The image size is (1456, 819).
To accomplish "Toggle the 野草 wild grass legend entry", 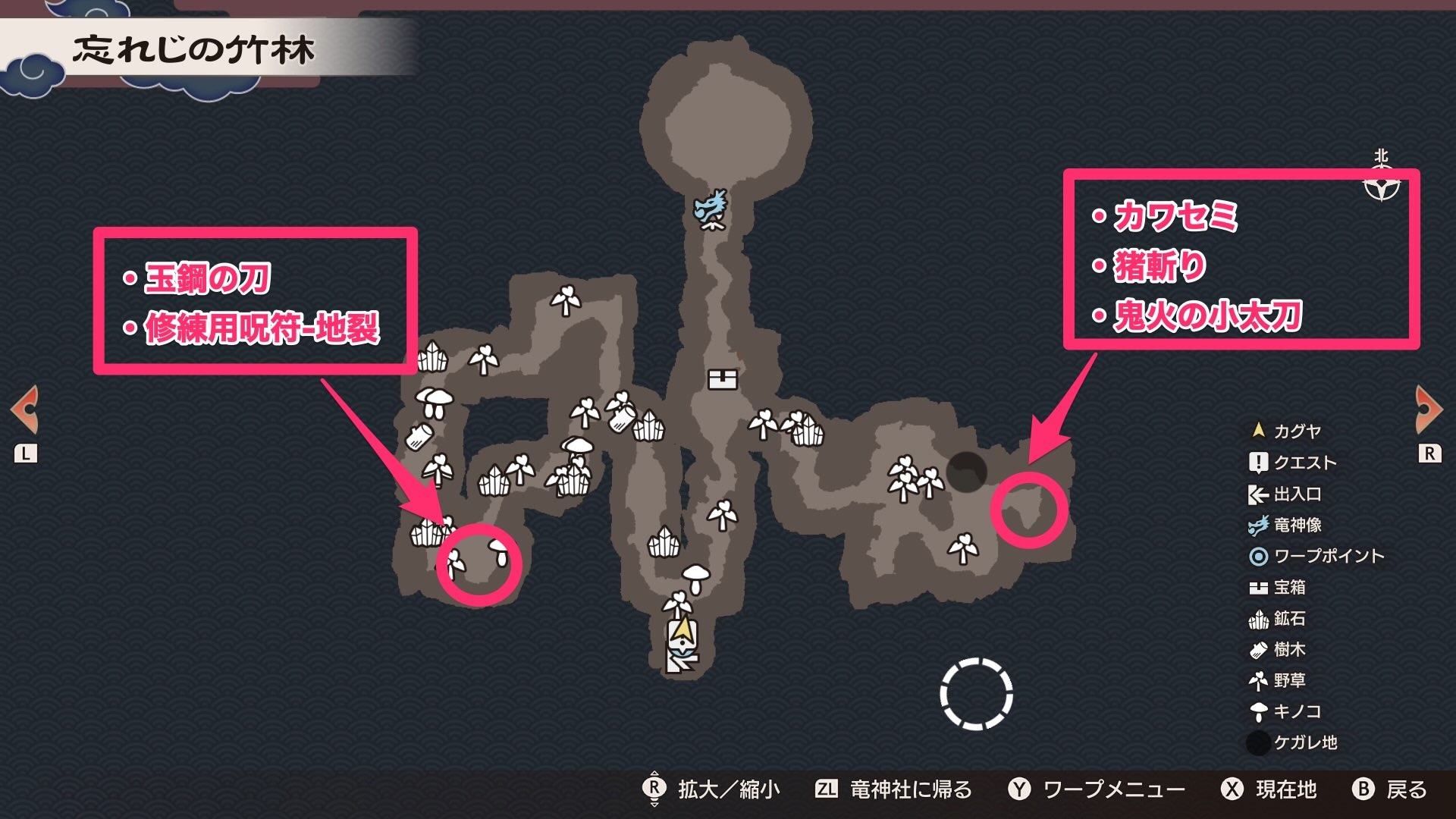I will [1260, 681].
